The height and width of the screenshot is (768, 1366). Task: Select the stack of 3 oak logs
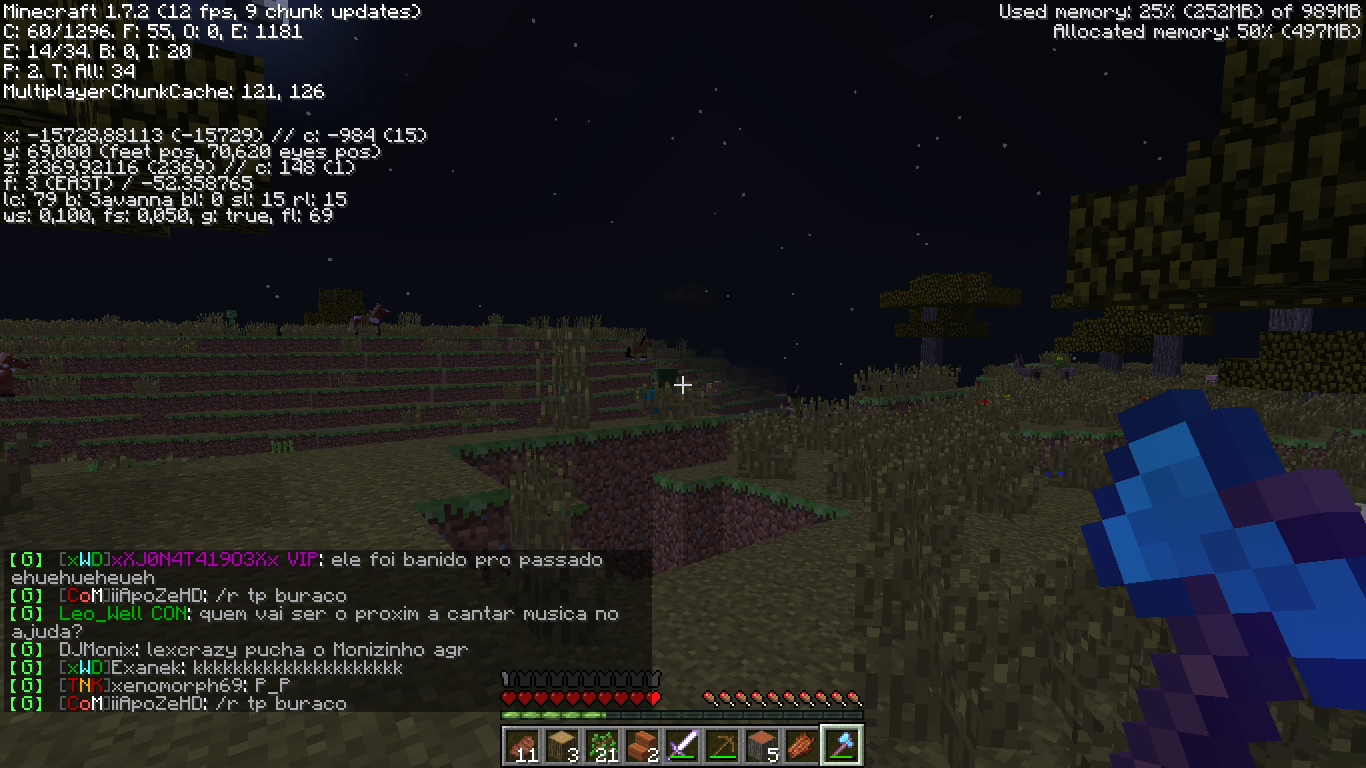[x=561, y=745]
